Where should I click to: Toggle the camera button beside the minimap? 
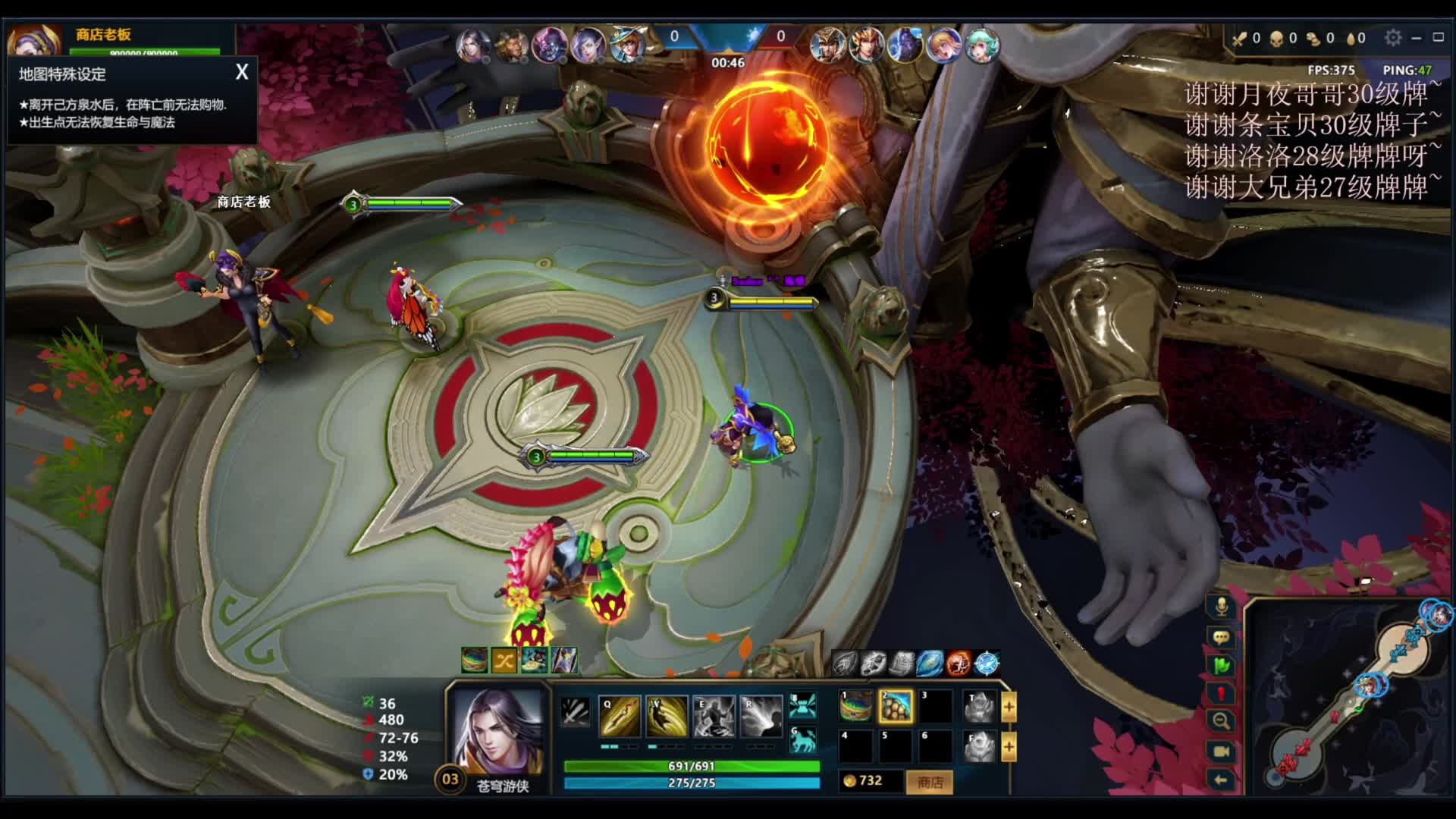click(x=1221, y=751)
